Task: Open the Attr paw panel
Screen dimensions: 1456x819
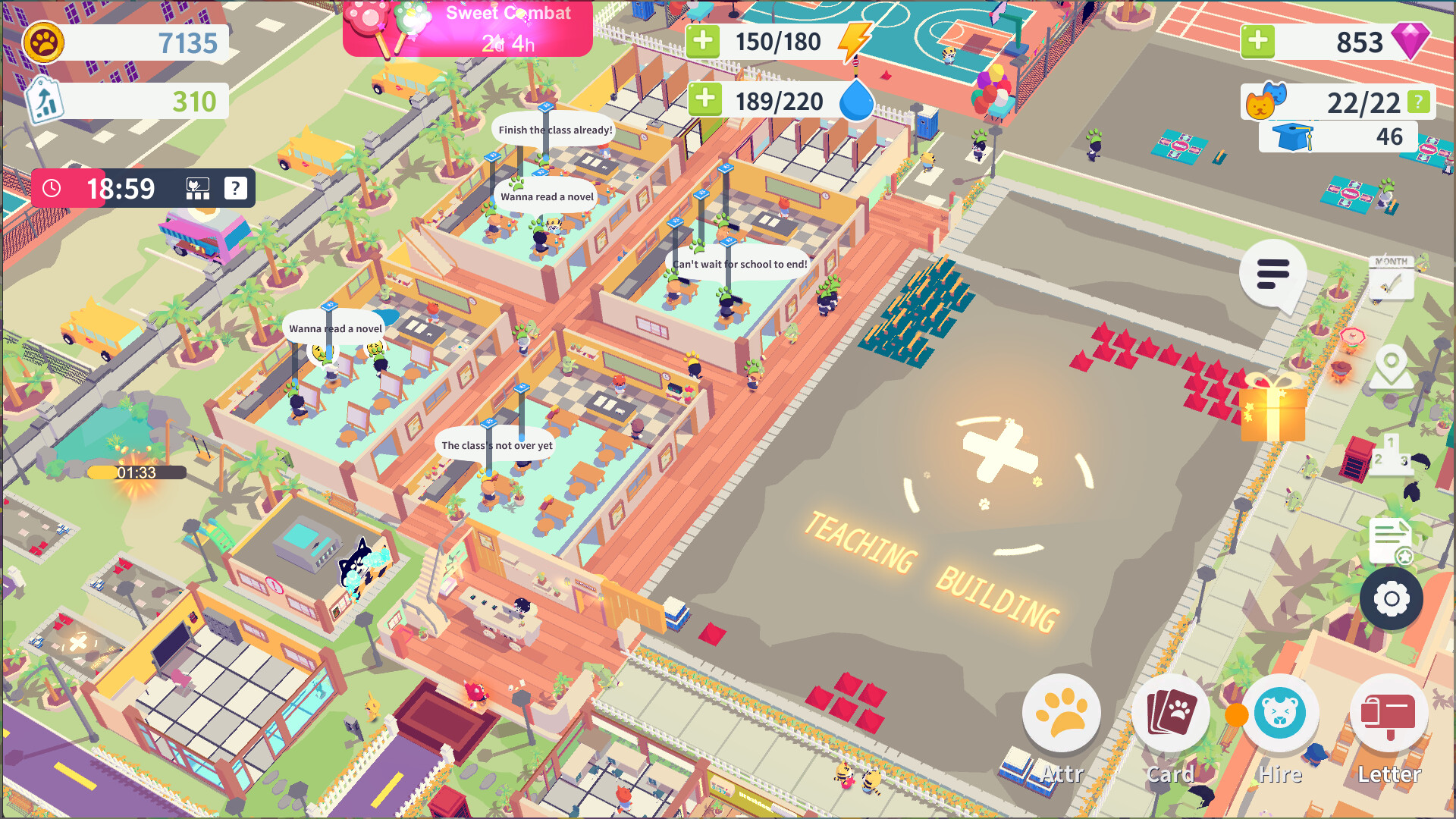Action: pyautogui.click(x=1062, y=713)
